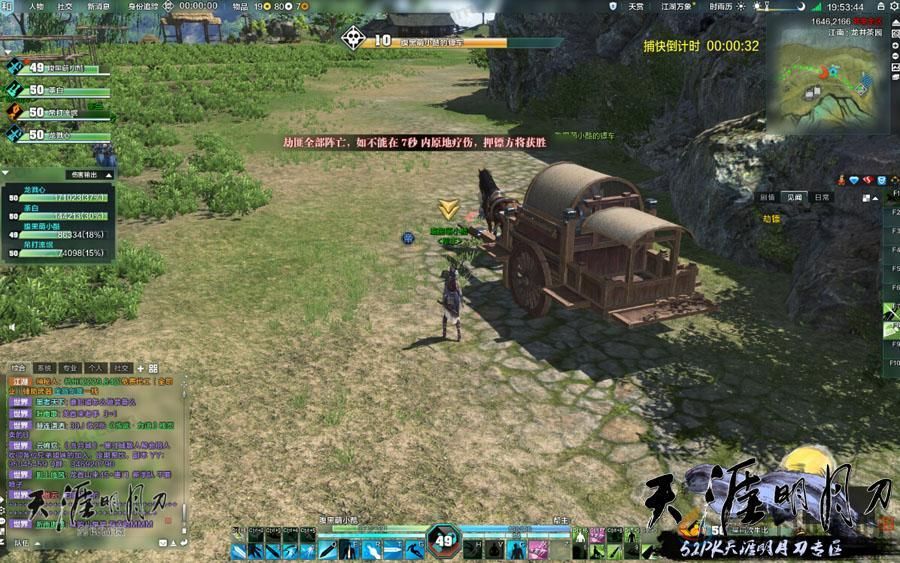900x563 pixels.
Task: Open the 人物 character menu
Action: (x=36, y=6)
